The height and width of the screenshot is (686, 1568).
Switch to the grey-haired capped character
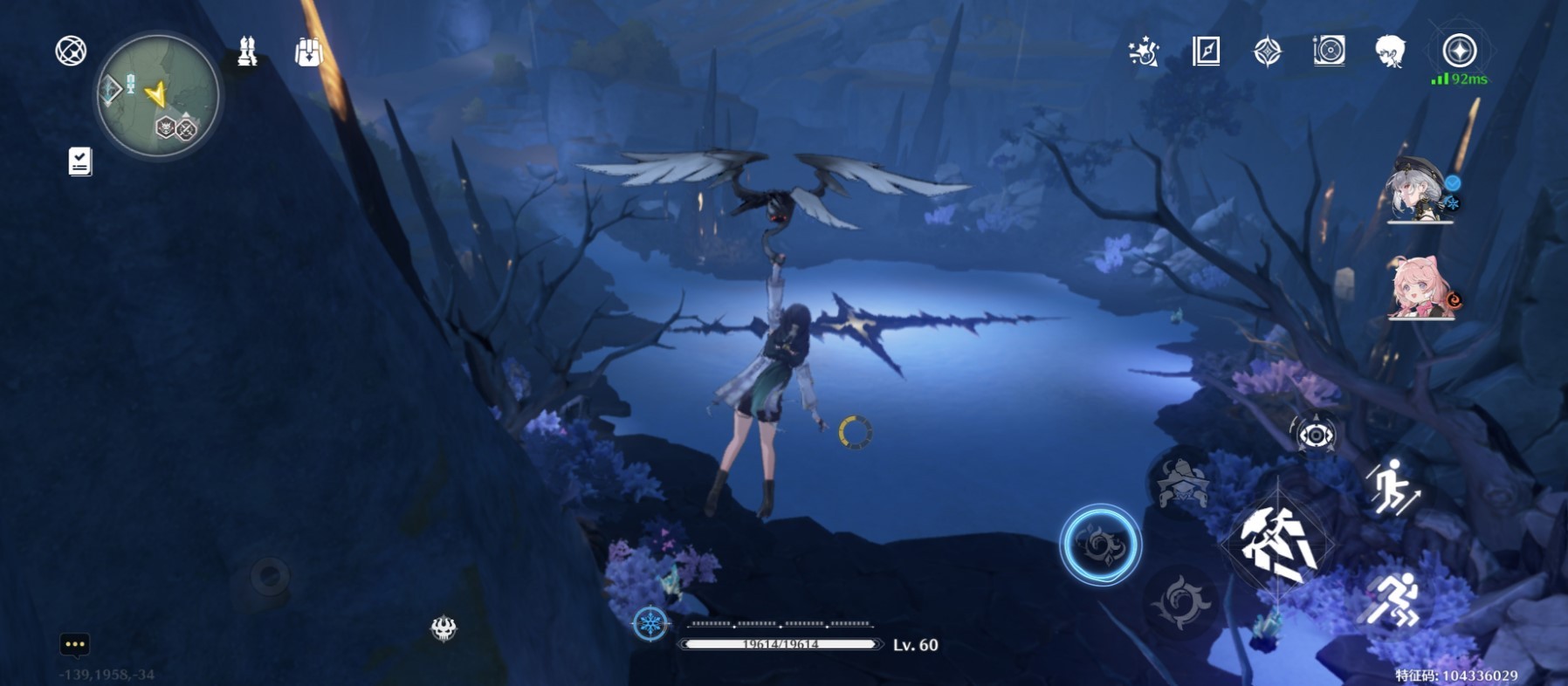pyautogui.click(x=1420, y=191)
